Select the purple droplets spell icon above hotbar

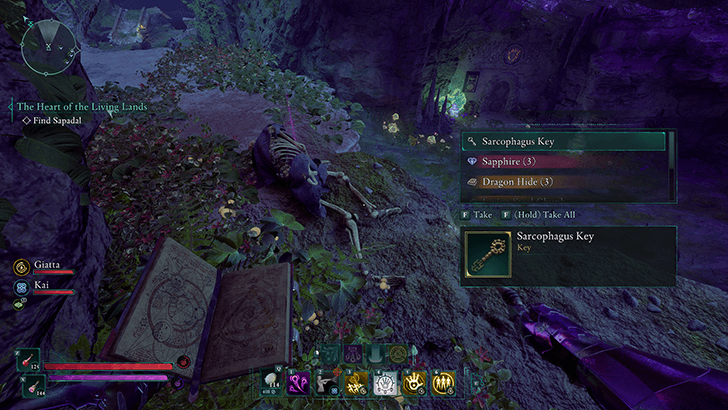pos(354,353)
